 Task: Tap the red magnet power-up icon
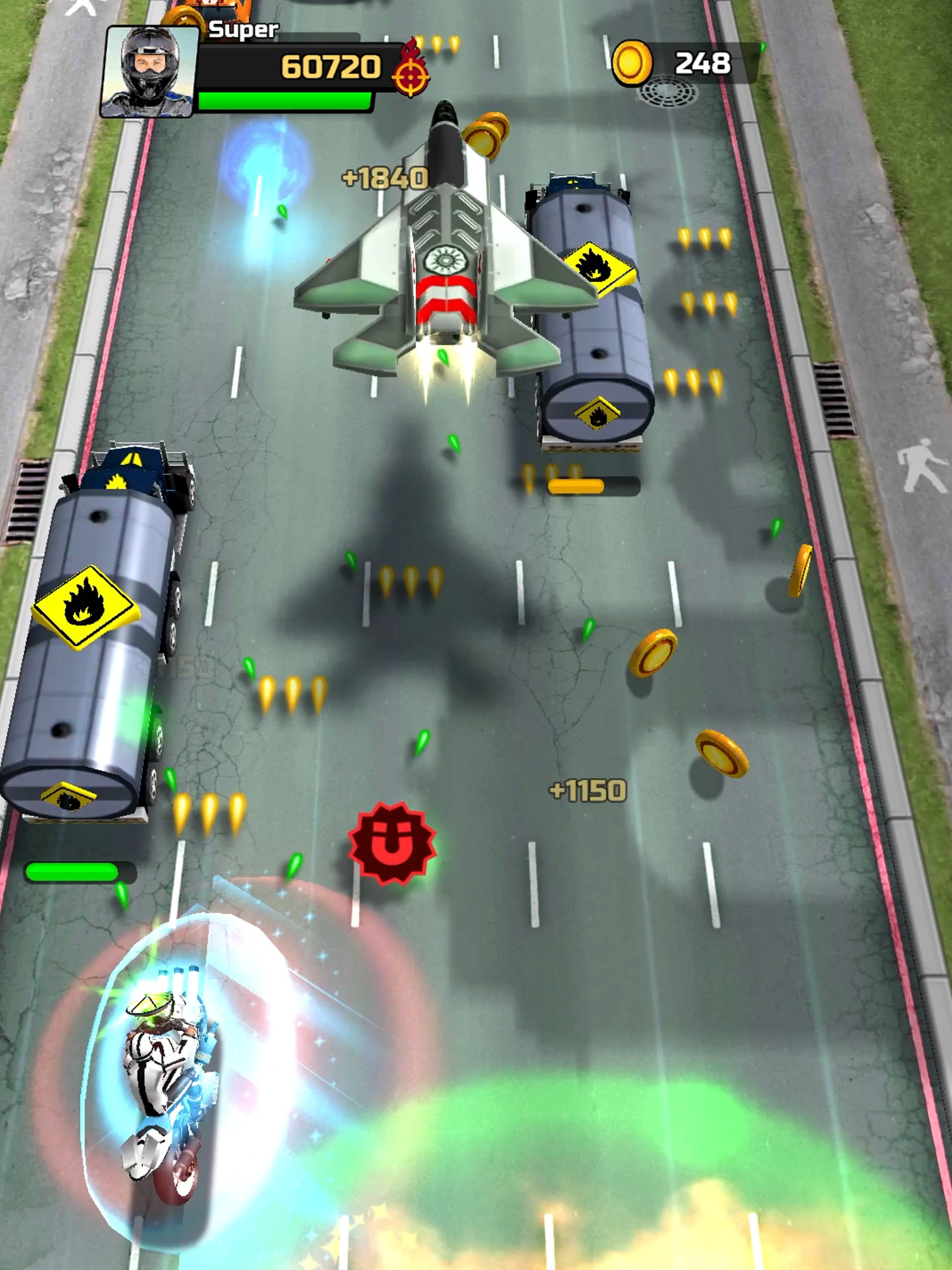[390, 844]
